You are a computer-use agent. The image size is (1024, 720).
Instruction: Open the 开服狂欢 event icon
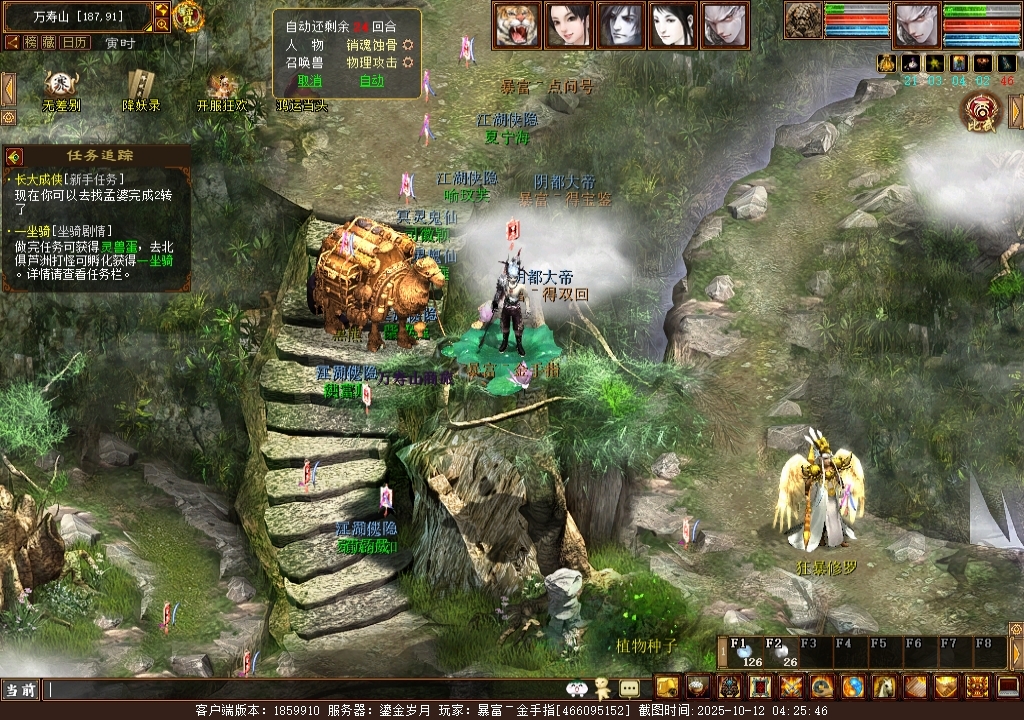pos(221,86)
